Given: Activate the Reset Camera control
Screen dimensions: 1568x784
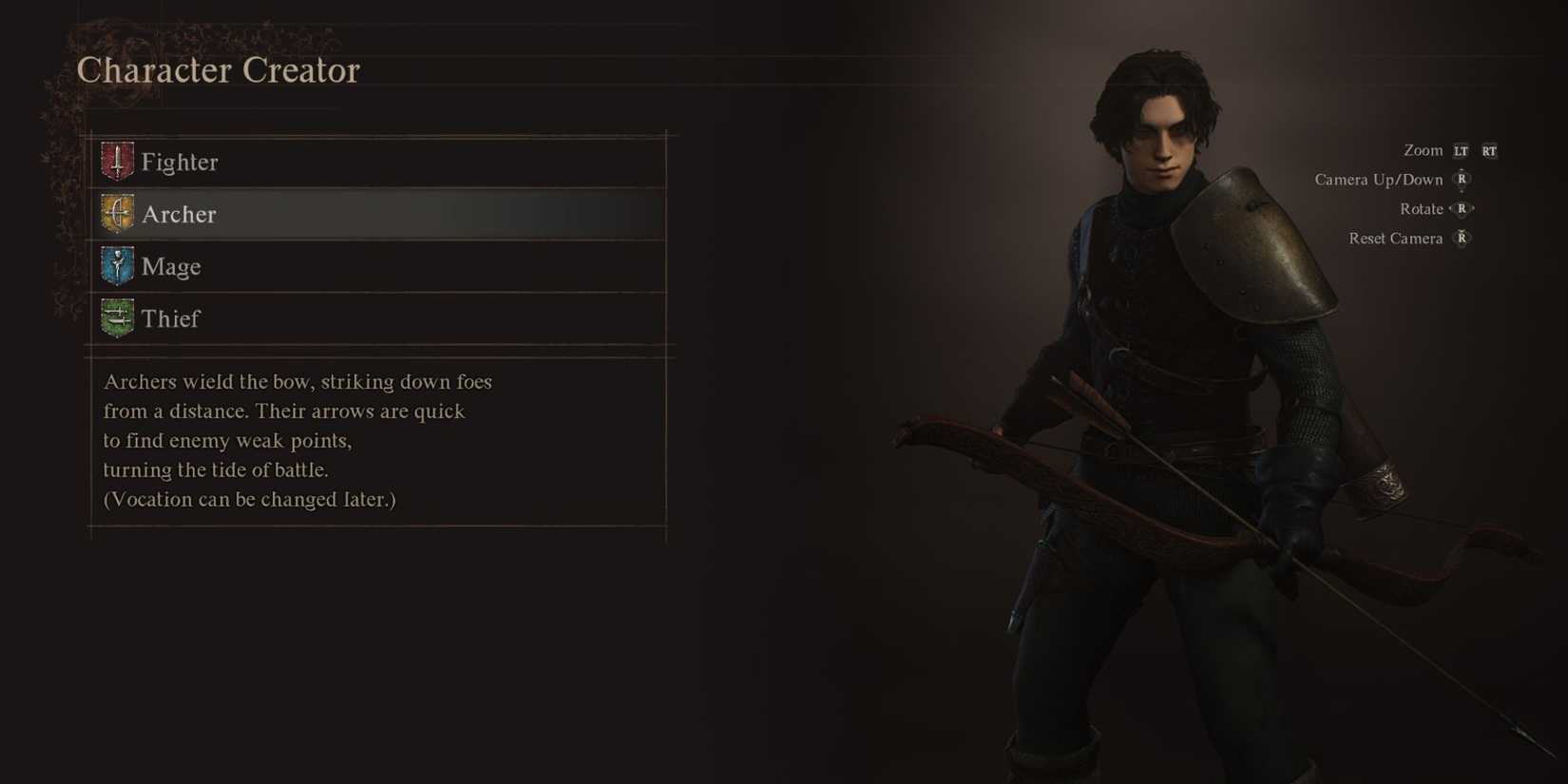Looking at the screenshot, I should [1396, 238].
